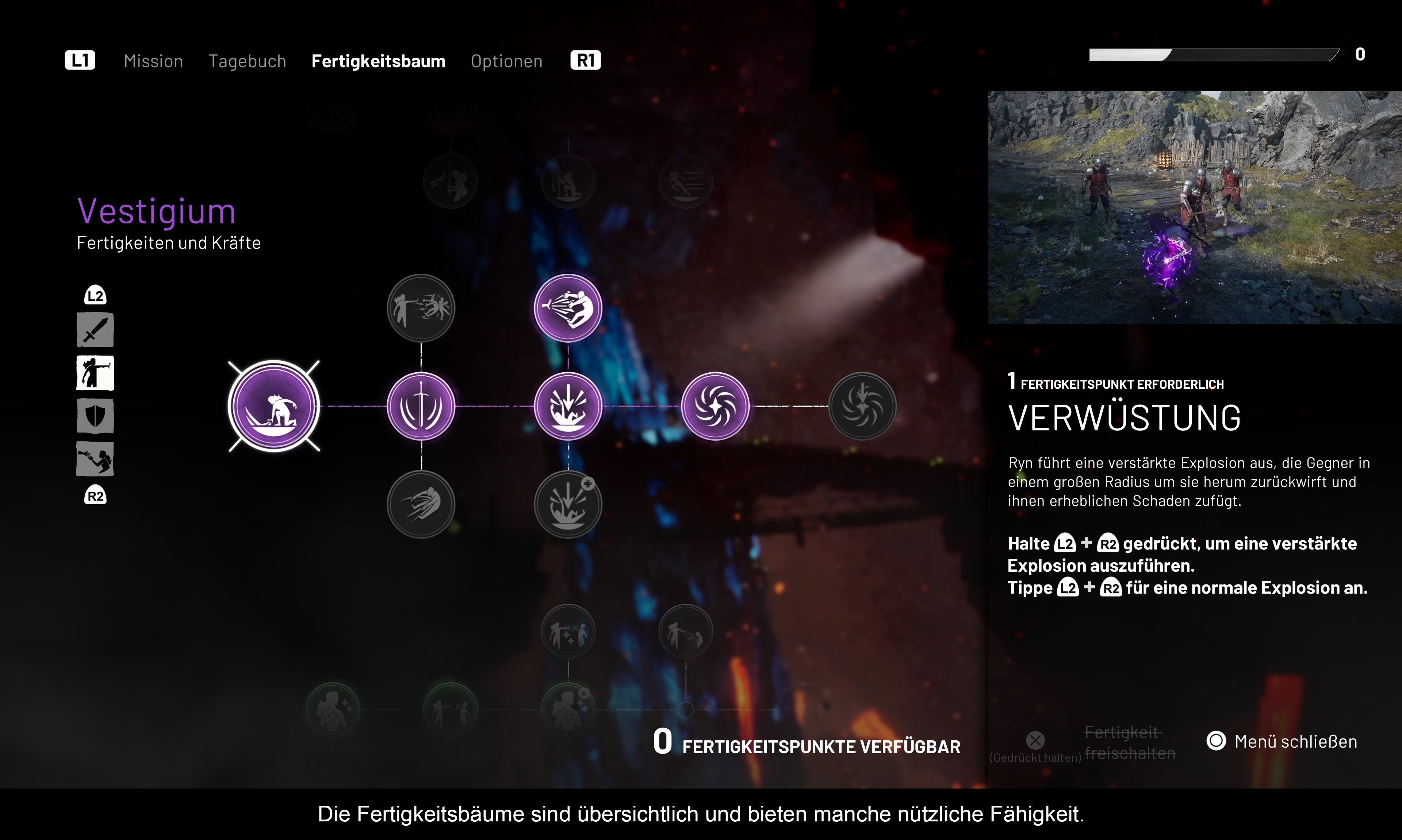Image resolution: width=1402 pixels, height=840 pixels.
Task: Select the locked grey ranged blast node
Action: tap(421, 308)
